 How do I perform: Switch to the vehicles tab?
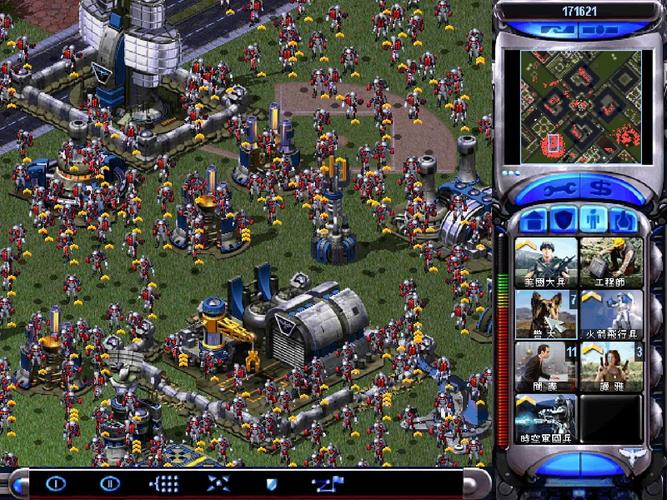624,219
